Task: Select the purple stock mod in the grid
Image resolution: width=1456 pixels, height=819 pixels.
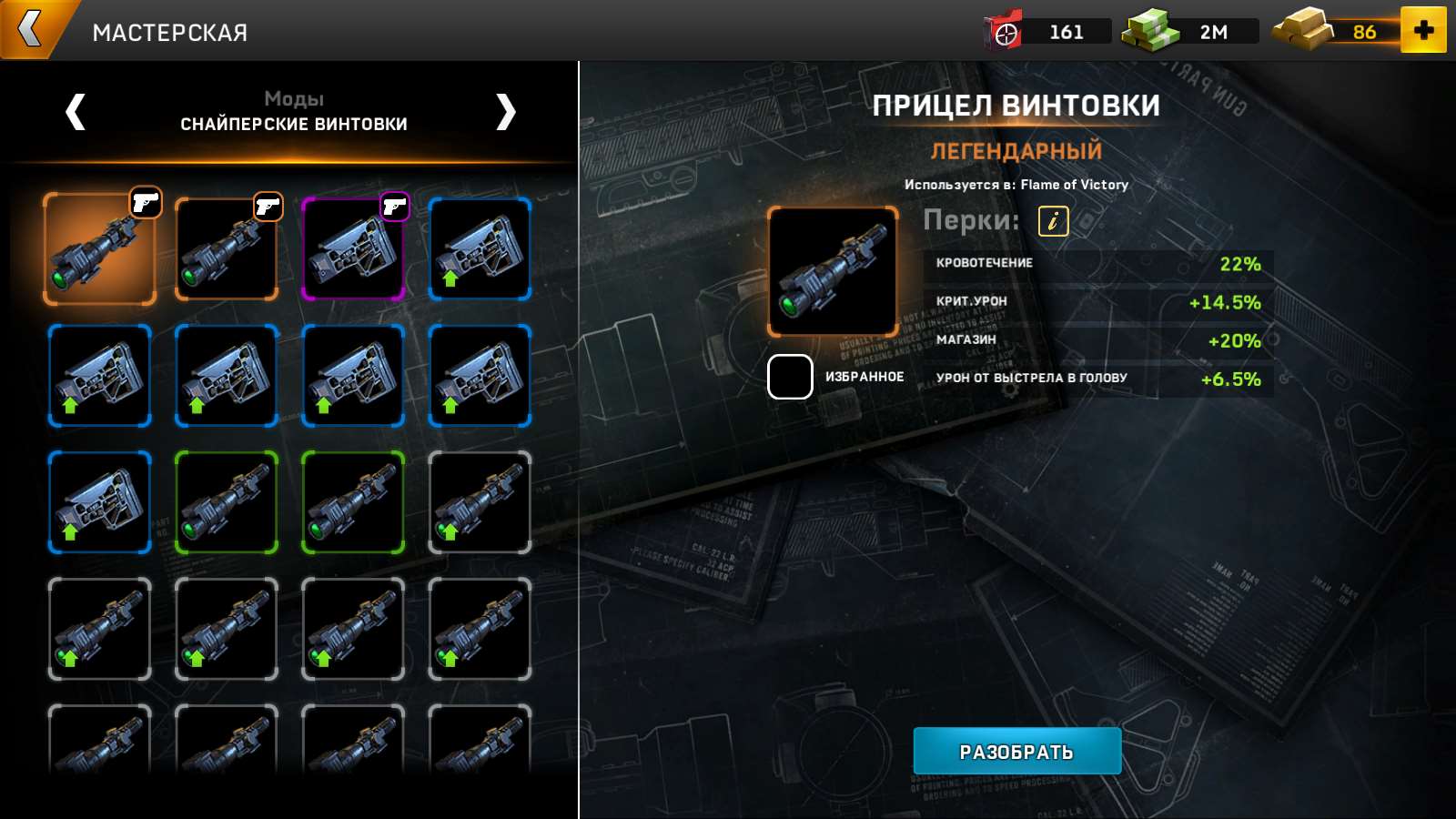Action: tap(354, 249)
